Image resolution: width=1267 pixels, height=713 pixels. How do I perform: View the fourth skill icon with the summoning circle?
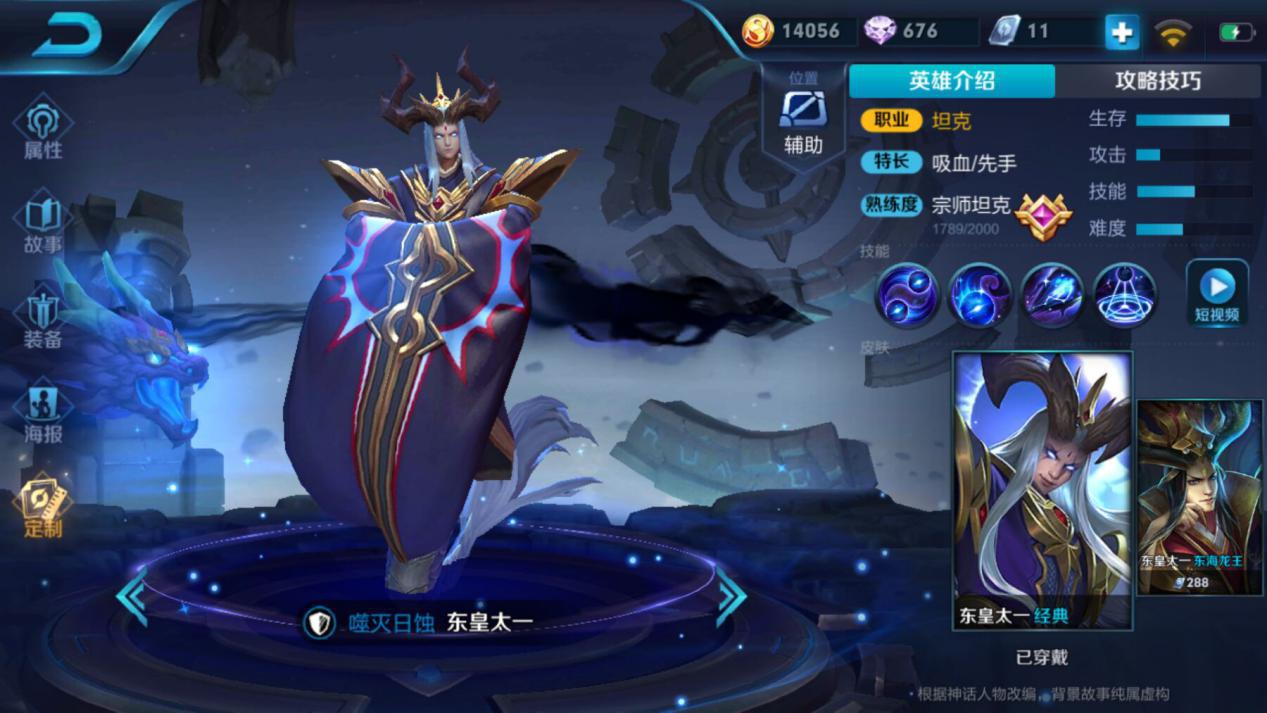1124,295
